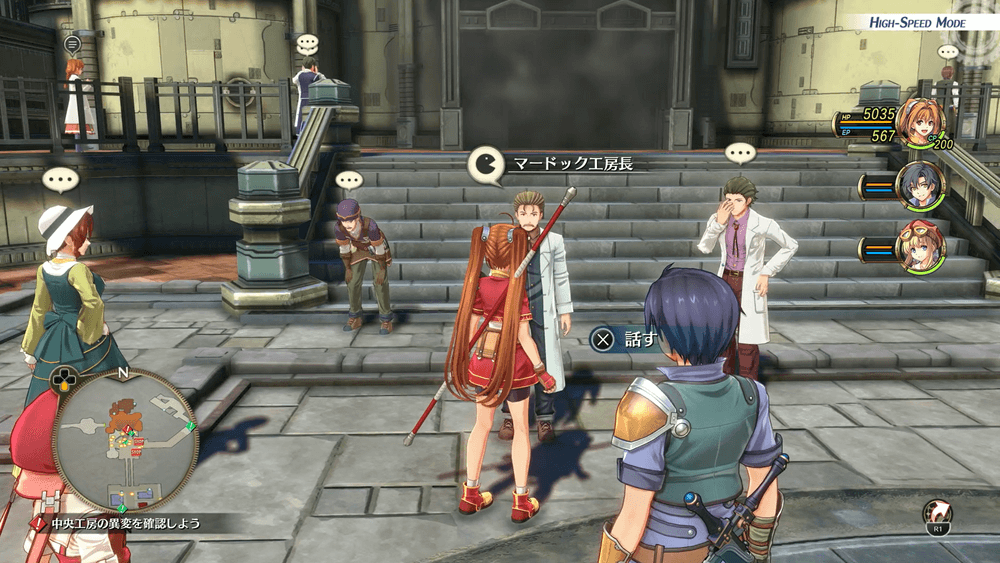Select the speech bubble over the white-coated man holding his face
Viewport: 1000px width, 563px height.
click(740, 154)
